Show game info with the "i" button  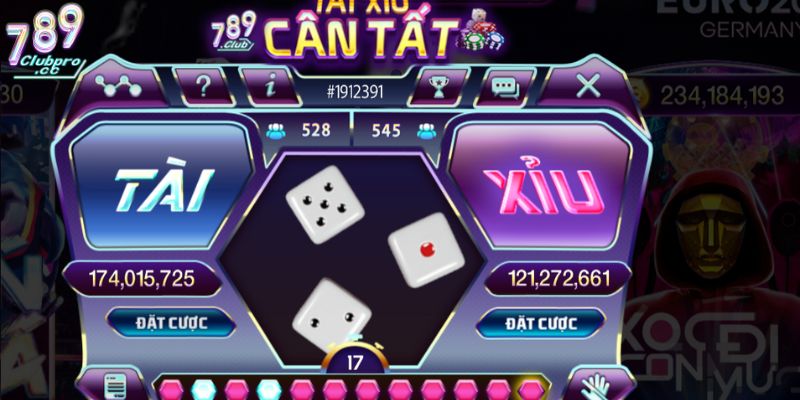[x=270, y=87]
